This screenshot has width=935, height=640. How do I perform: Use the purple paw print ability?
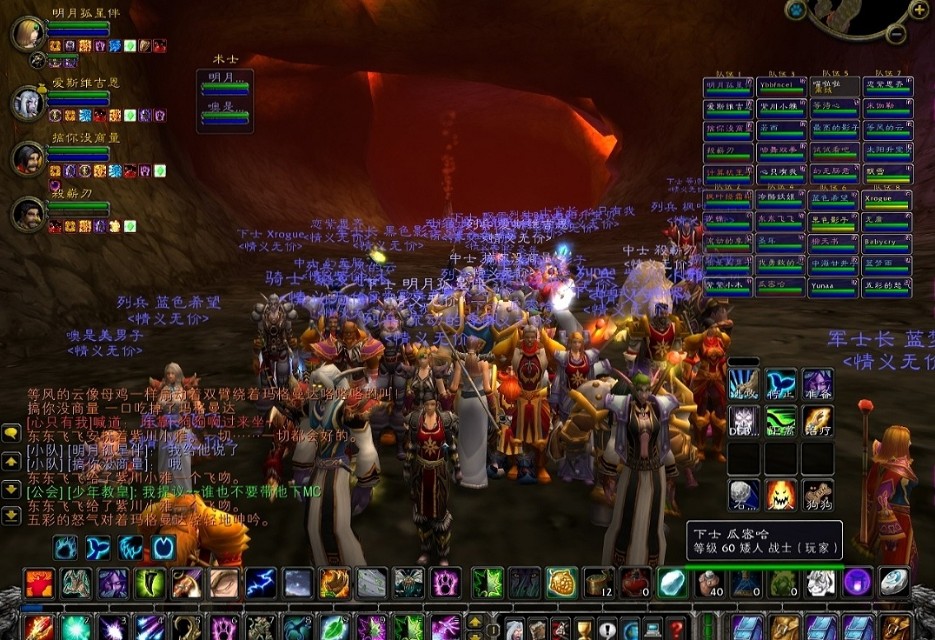[x=445, y=583]
